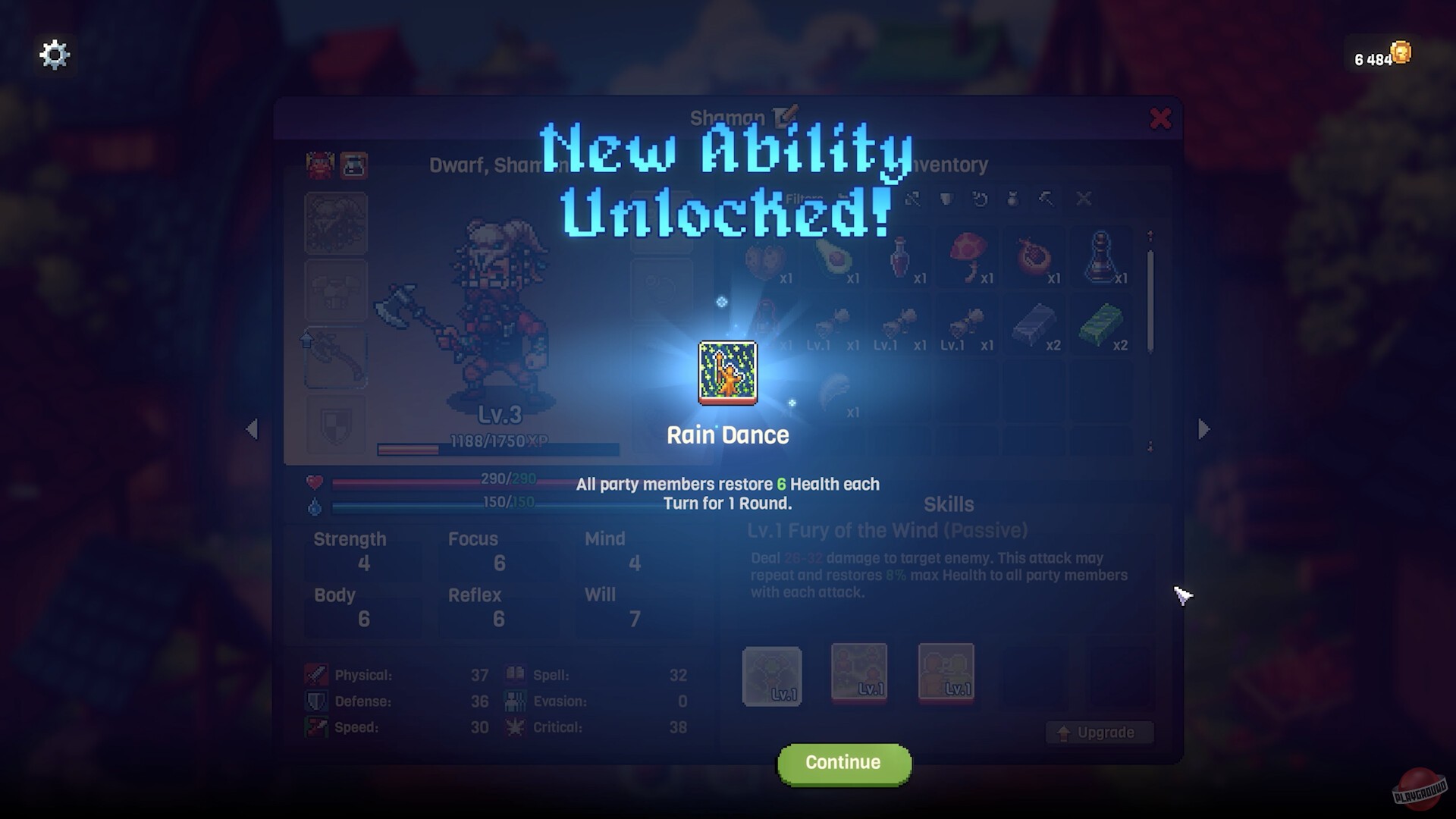
Task: Clear all inventory filters with the X icon
Action: point(1083,199)
